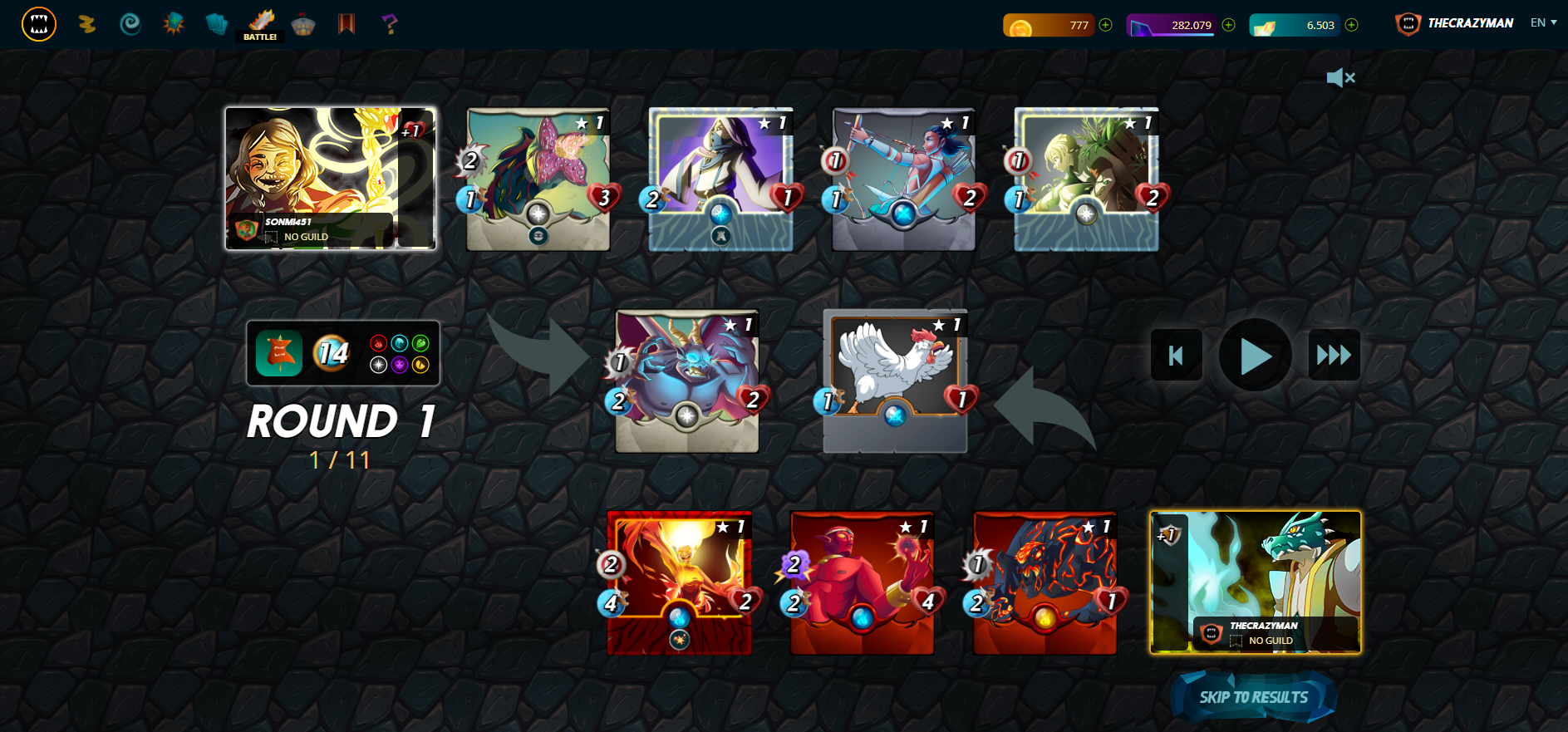Open the Splinterlands home via fang logo

click(x=38, y=24)
